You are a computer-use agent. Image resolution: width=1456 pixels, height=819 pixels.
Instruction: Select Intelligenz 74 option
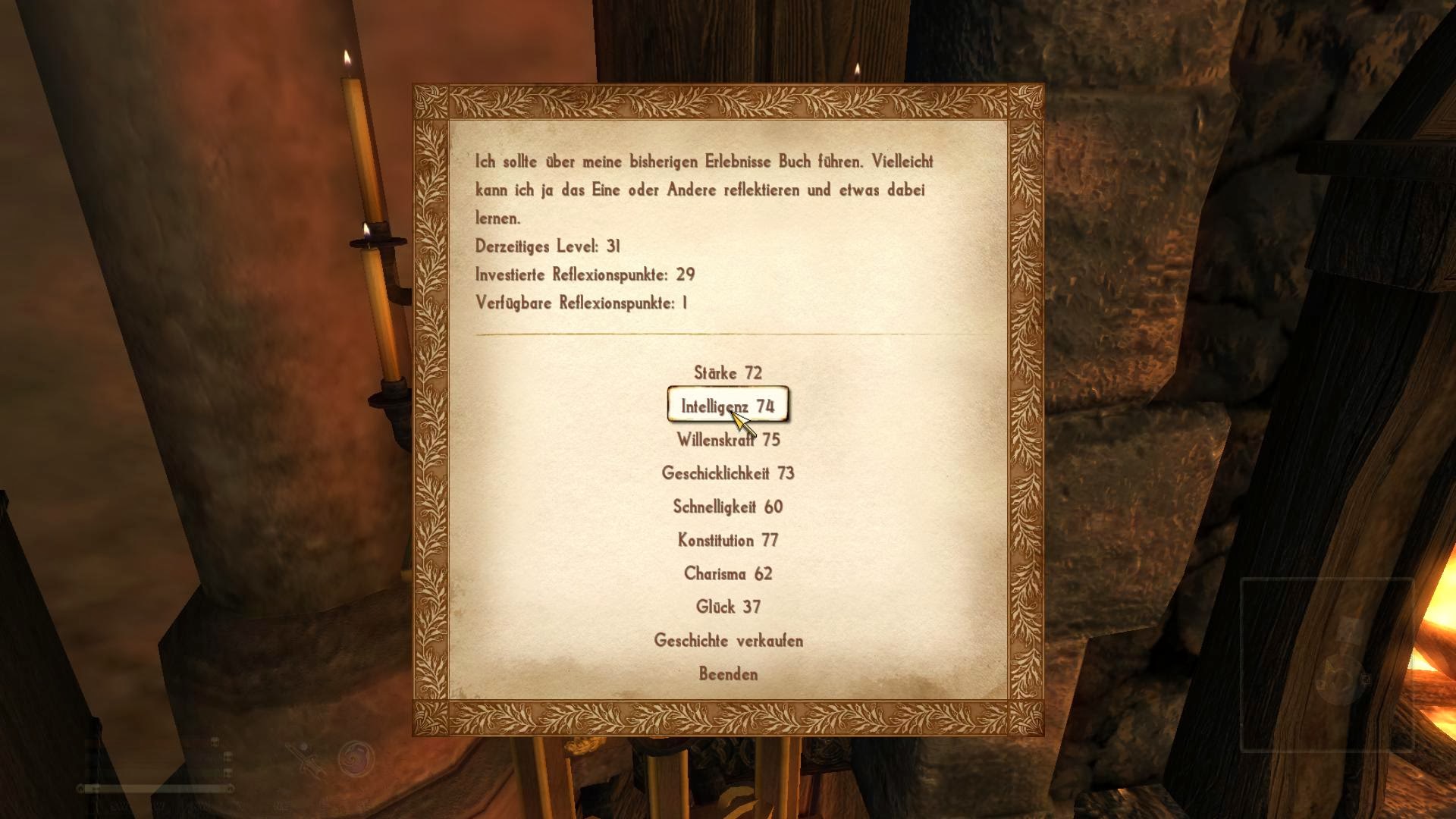(x=728, y=406)
